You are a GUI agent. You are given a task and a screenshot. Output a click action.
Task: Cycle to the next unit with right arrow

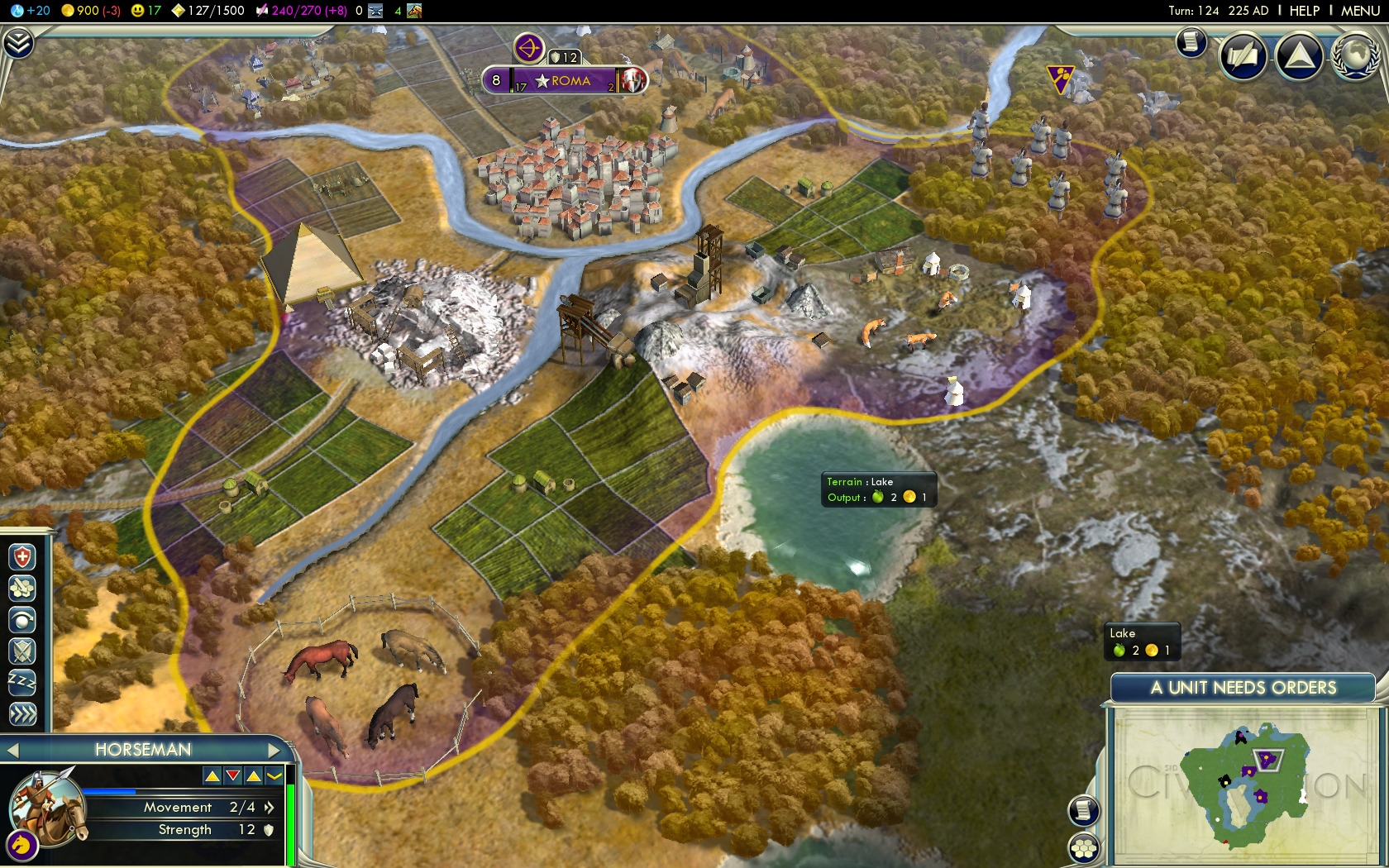click(x=274, y=751)
